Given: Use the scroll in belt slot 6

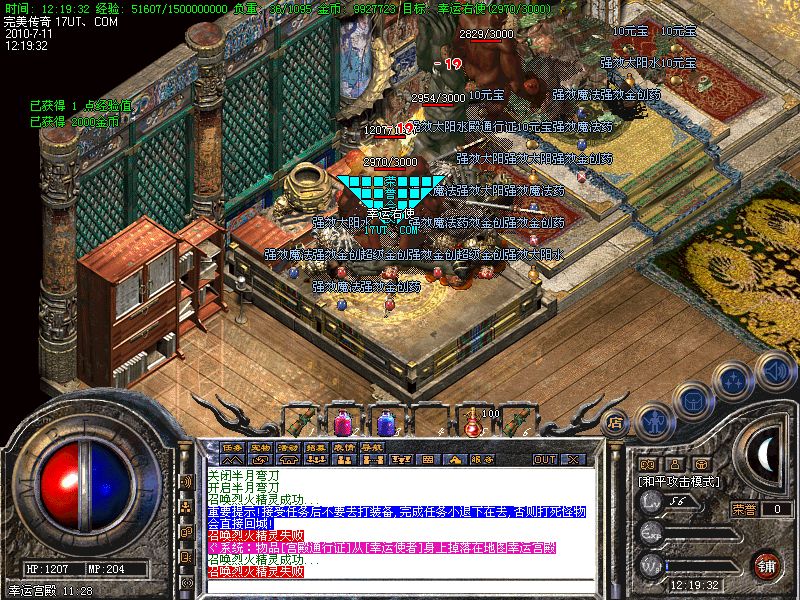Looking at the screenshot, I should (517, 420).
